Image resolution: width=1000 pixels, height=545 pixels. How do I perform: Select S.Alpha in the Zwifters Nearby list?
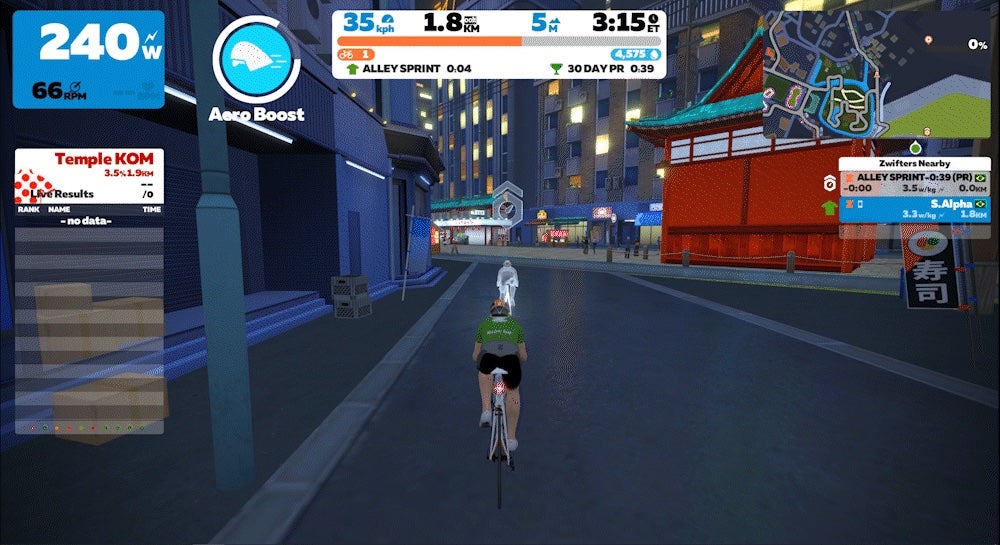click(x=914, y=208)
